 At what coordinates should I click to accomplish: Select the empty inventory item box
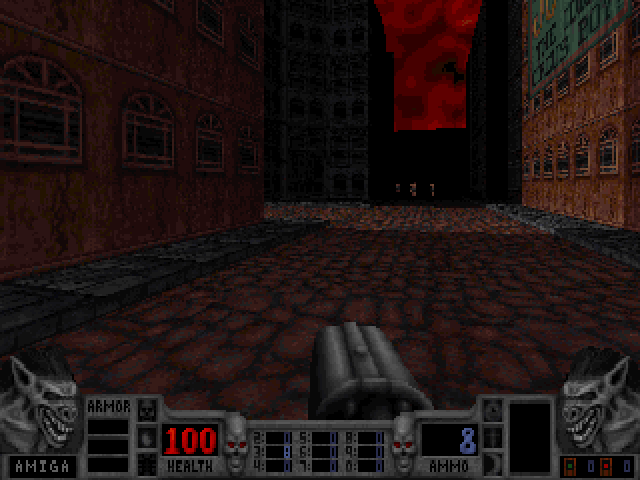529,436
